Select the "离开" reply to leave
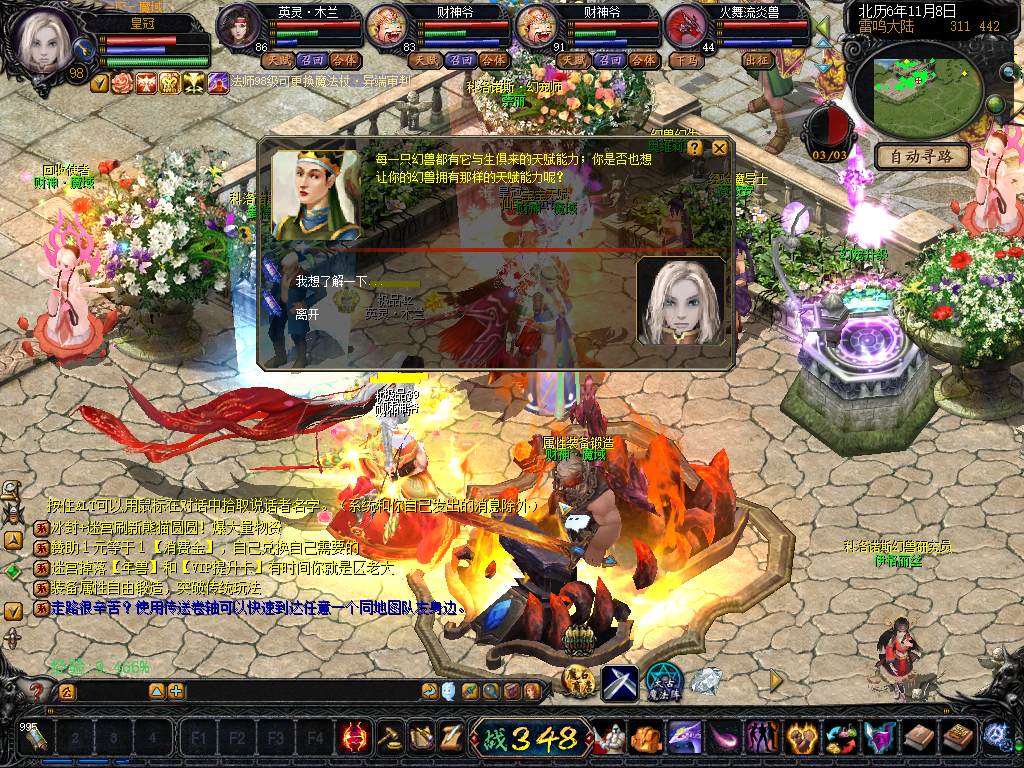 (x=307, y=314)
